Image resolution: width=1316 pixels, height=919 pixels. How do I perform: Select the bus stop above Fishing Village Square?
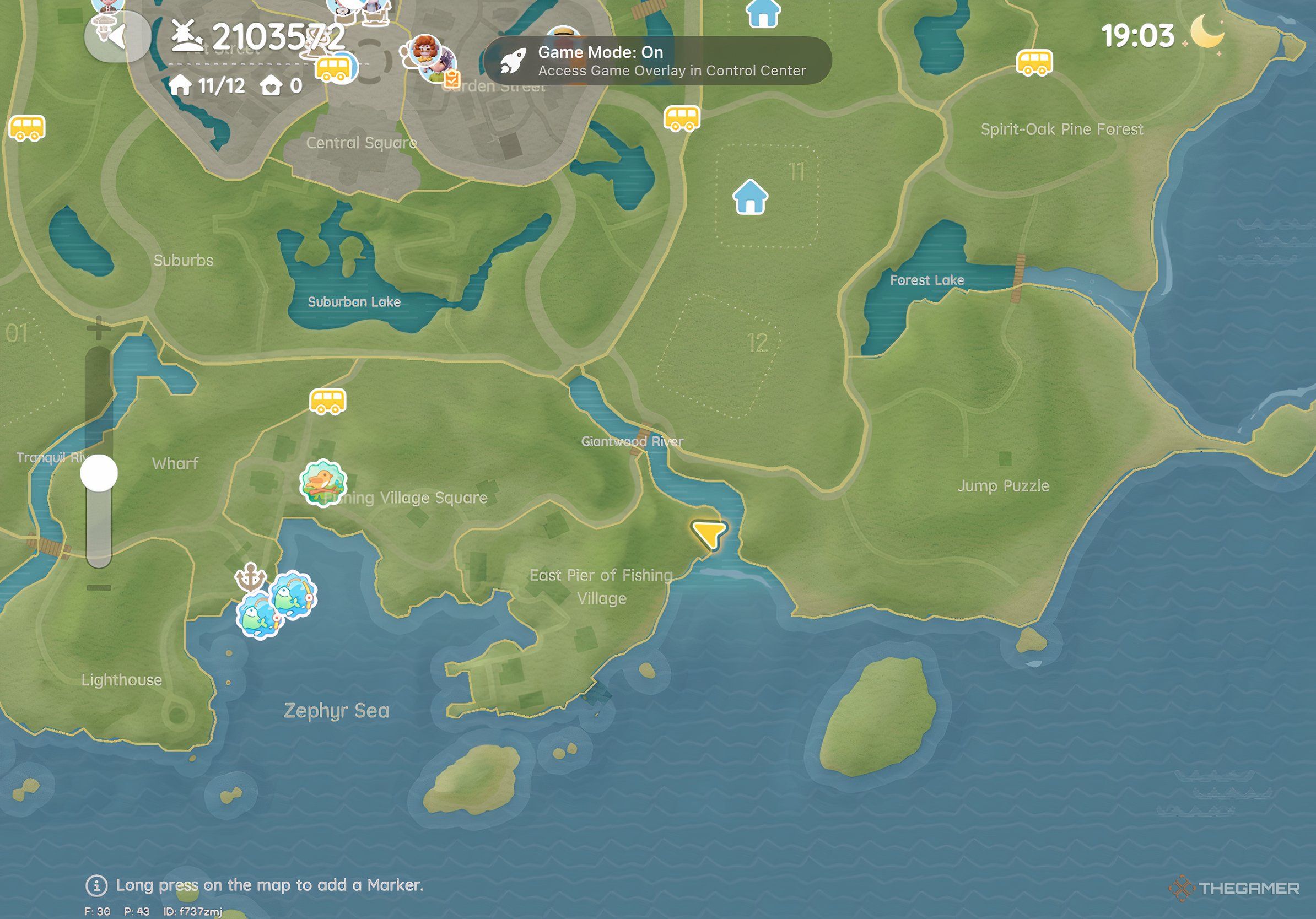click(328, 401)
